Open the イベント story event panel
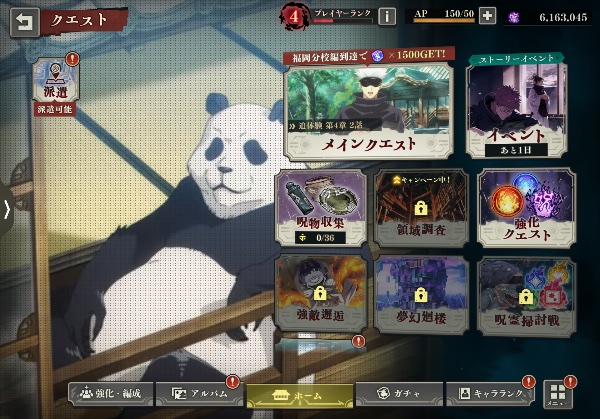The image size is (600, 419). pos(512,108)
